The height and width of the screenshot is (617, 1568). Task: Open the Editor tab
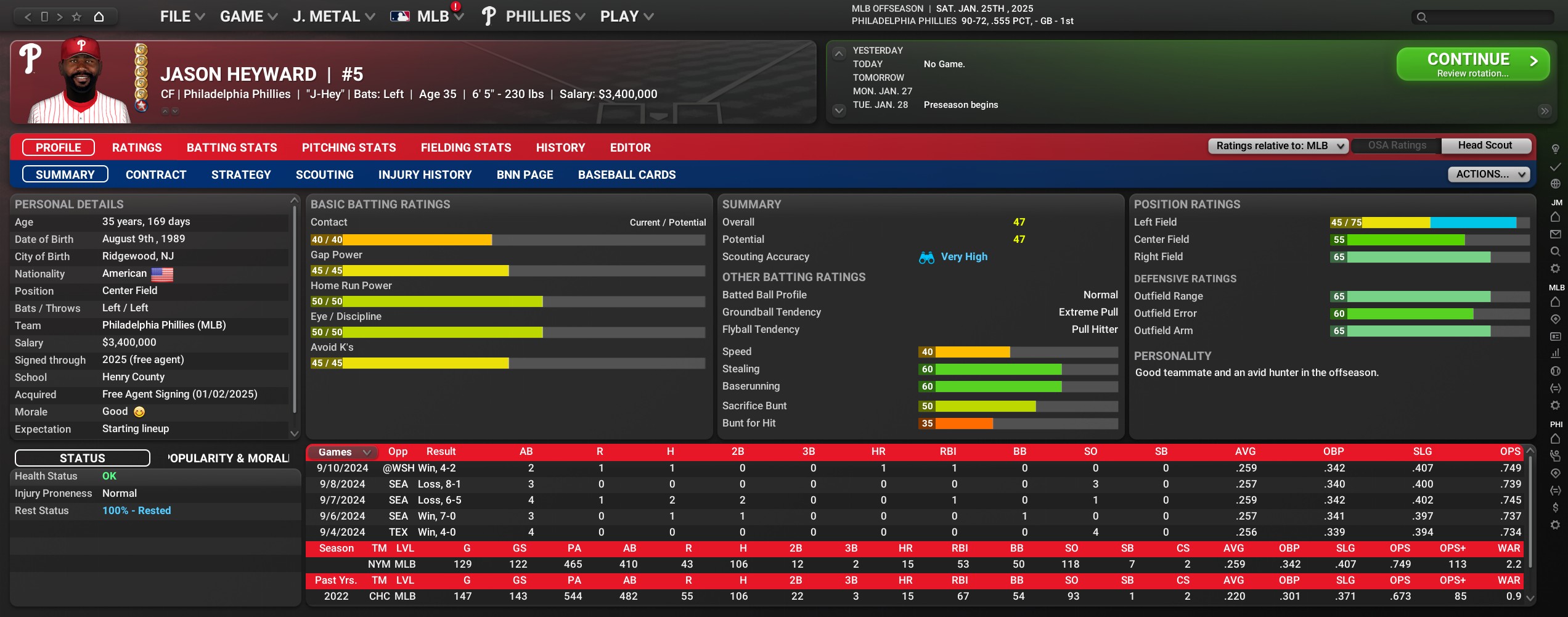tap(630, 148)
